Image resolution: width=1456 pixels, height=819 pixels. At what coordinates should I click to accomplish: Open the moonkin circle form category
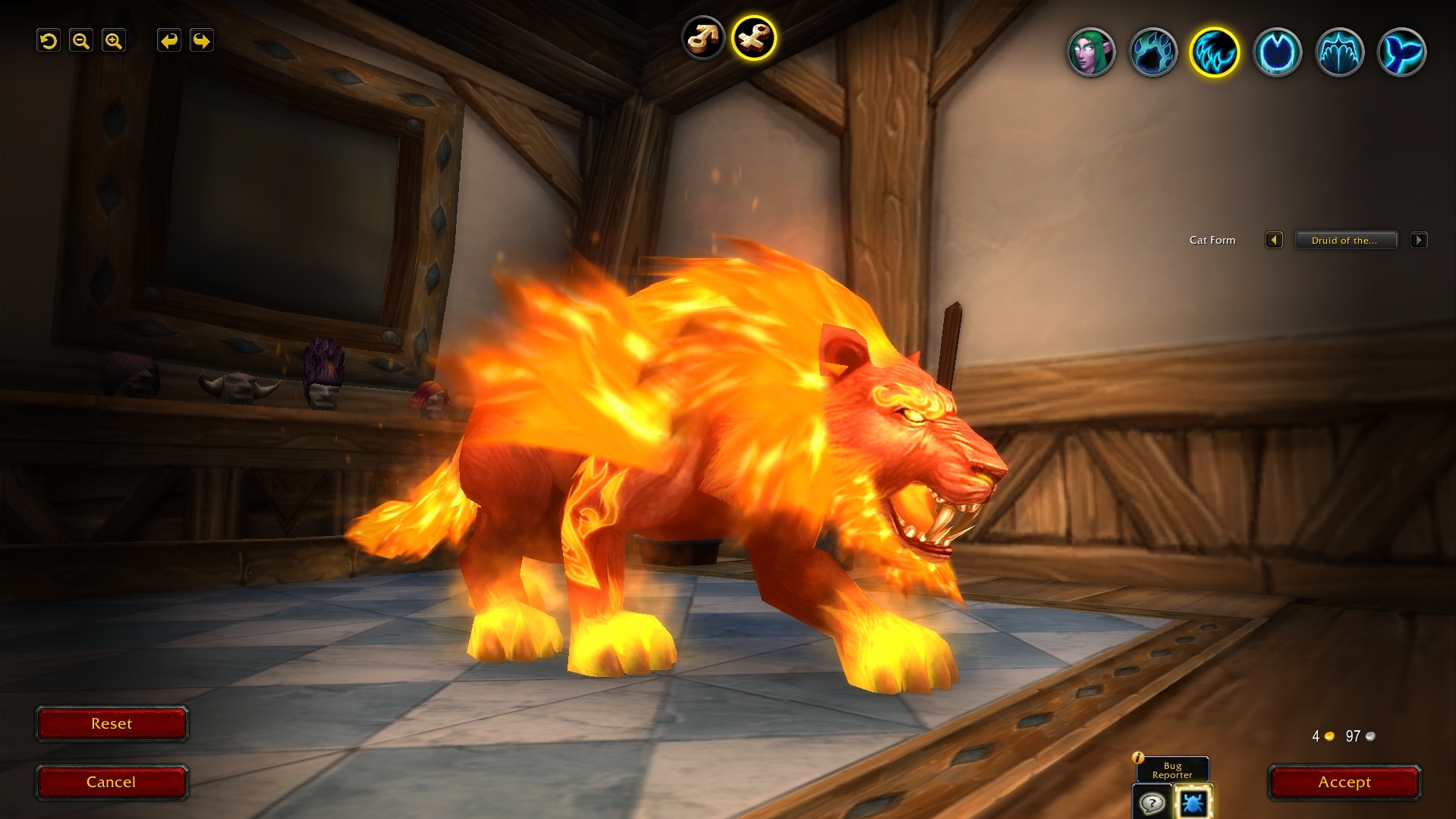tap(1277, 52)
